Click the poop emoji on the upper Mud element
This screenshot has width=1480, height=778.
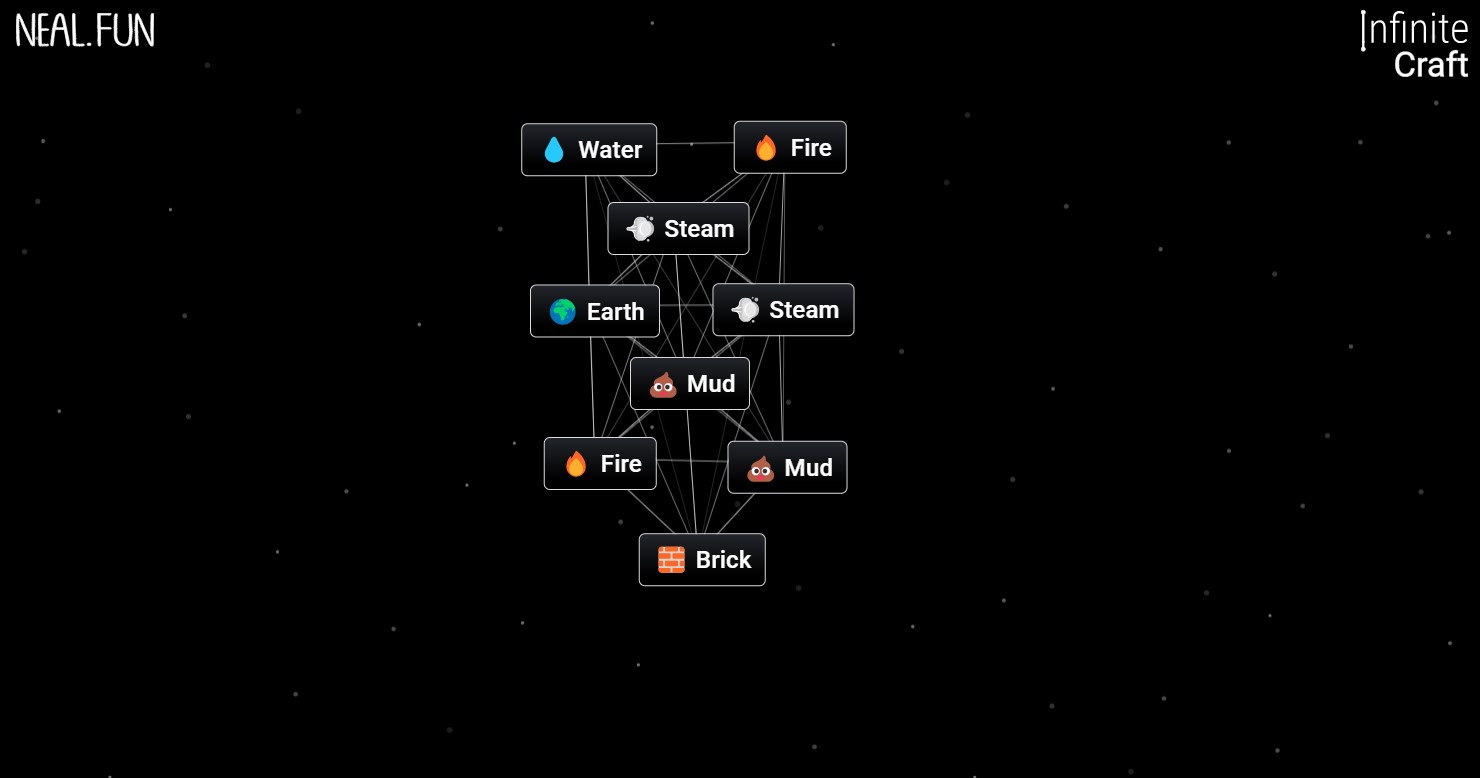(663, 383)
